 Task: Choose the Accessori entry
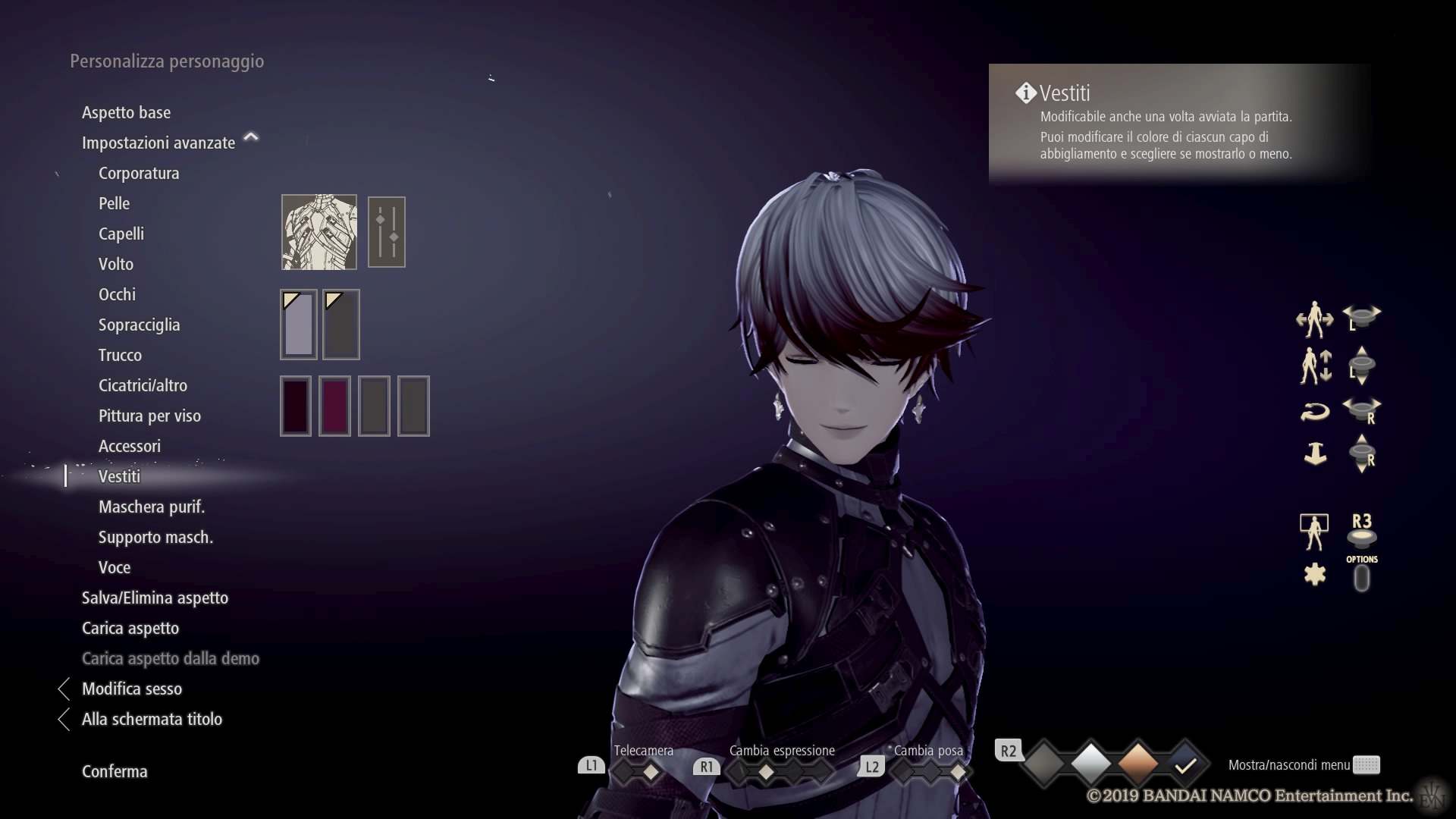pyautogui.click(x=130, y=446)
